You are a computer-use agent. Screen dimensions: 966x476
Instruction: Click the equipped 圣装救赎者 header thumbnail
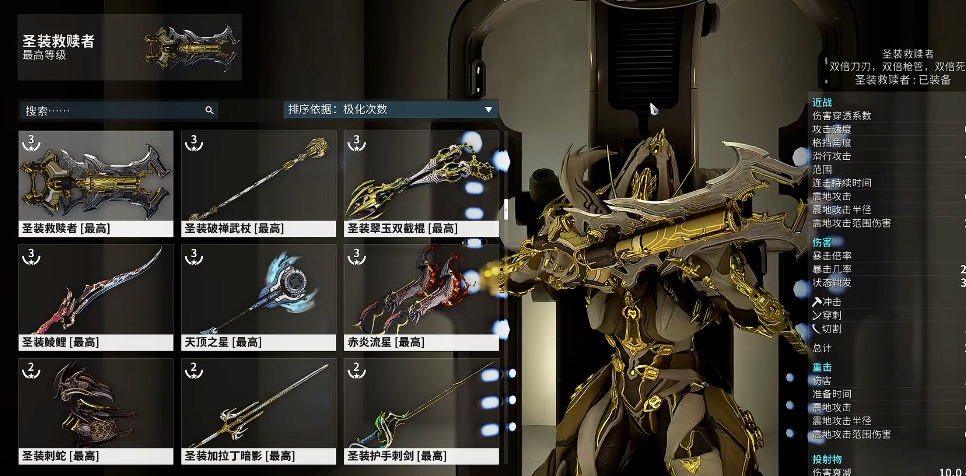[190, 48]
